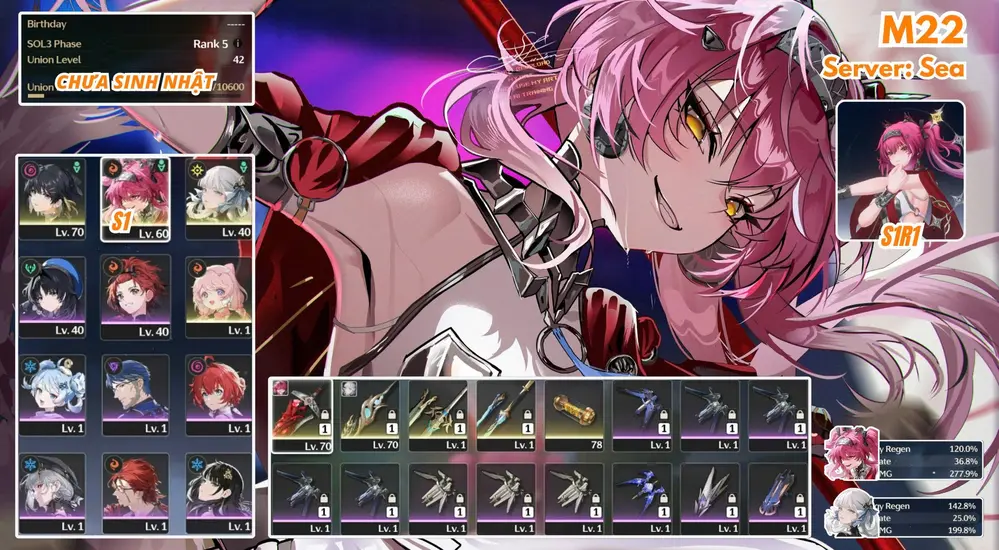This screenshot has width=999, height=550.
Task: Select the spiky red-haired Lv. 40 character
Action: click(x=135, y=297)
